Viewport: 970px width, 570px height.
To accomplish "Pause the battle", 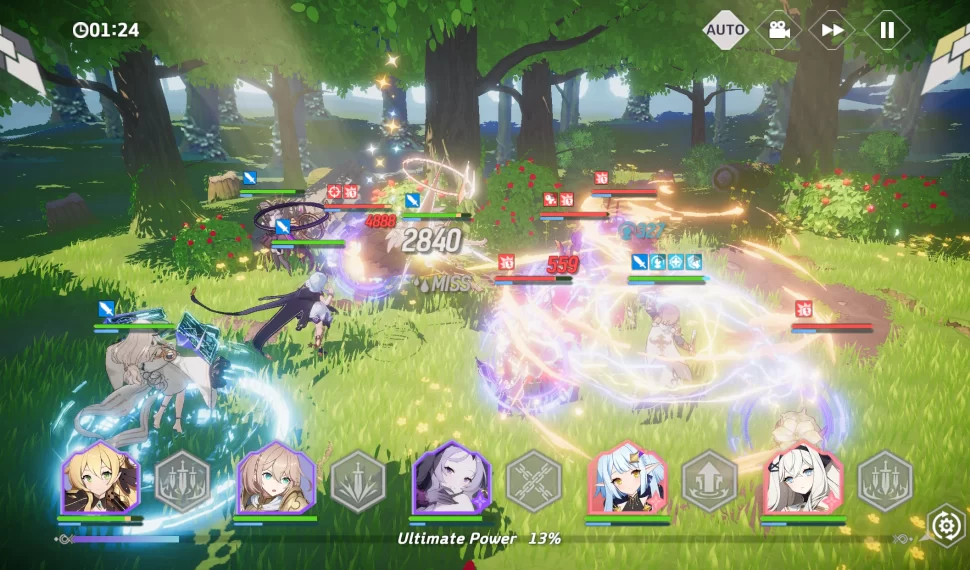I will 887,30.
